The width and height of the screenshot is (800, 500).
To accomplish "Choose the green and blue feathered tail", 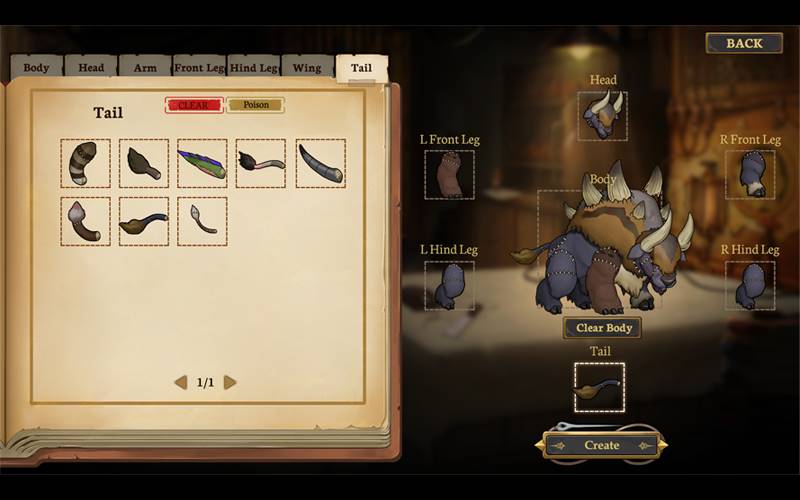I will pos(202,163).
